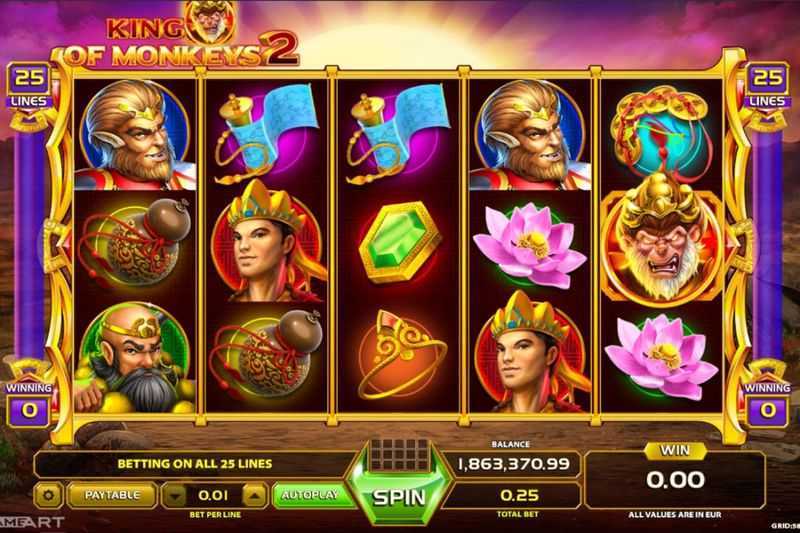The height and width of the screenshot is (533, 800).
Task: Hit the green SPIN button
Action: pos(399,496)
